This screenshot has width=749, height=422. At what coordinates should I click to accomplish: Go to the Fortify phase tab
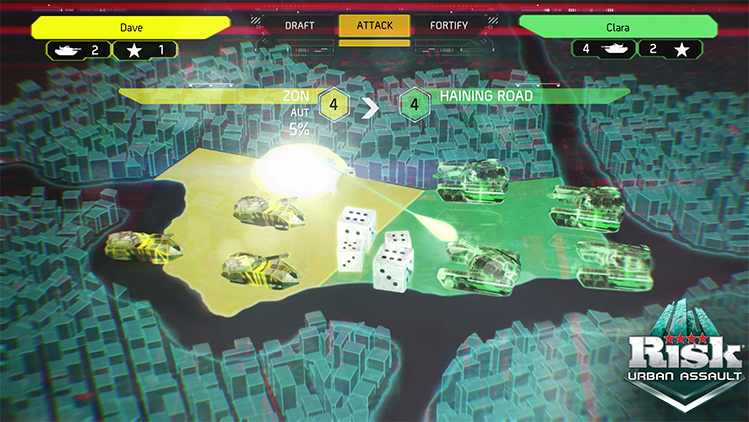tap(451, 24)
